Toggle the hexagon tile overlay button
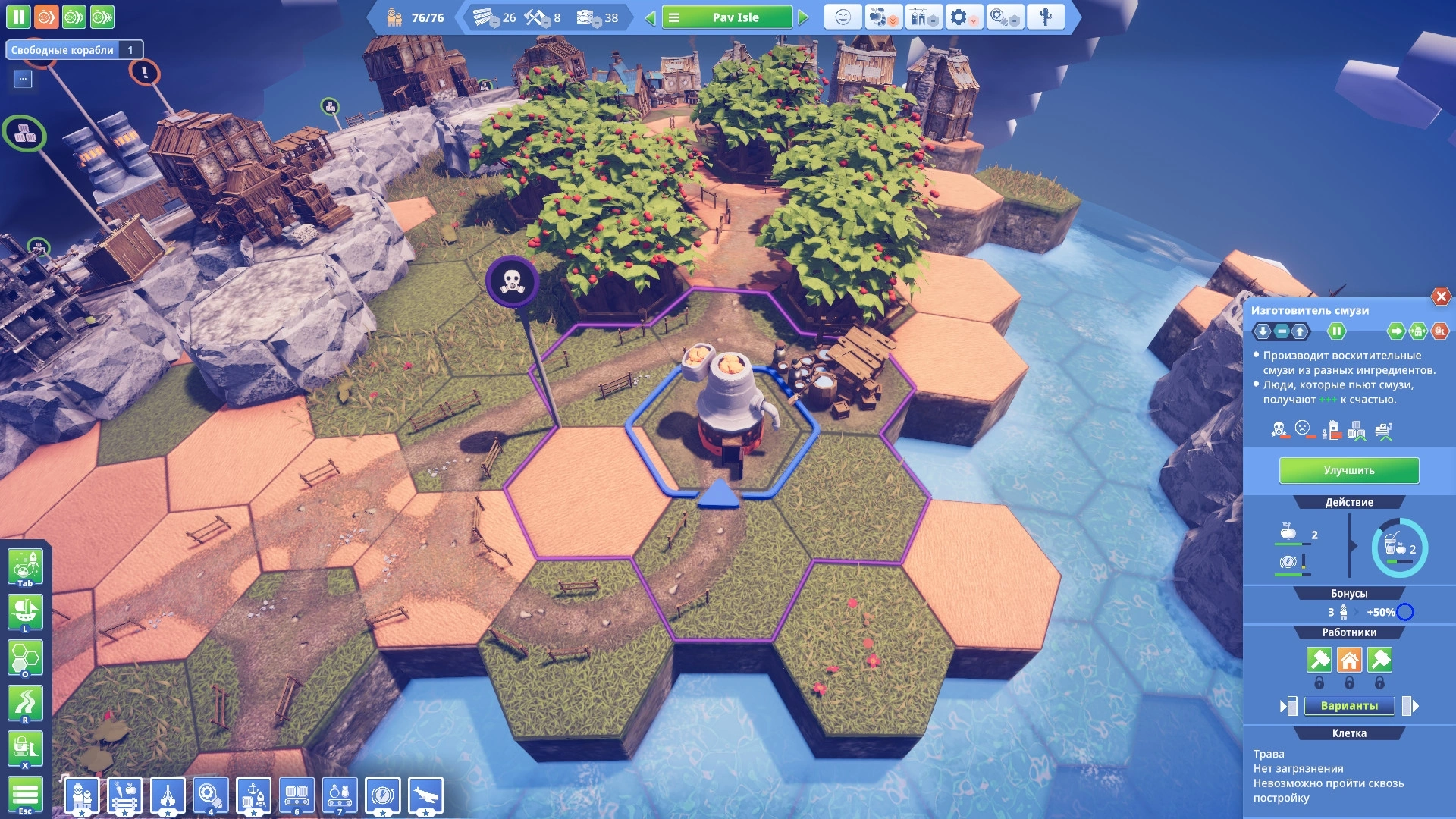This screenshot has width=1456, height=819. (25, 657)
